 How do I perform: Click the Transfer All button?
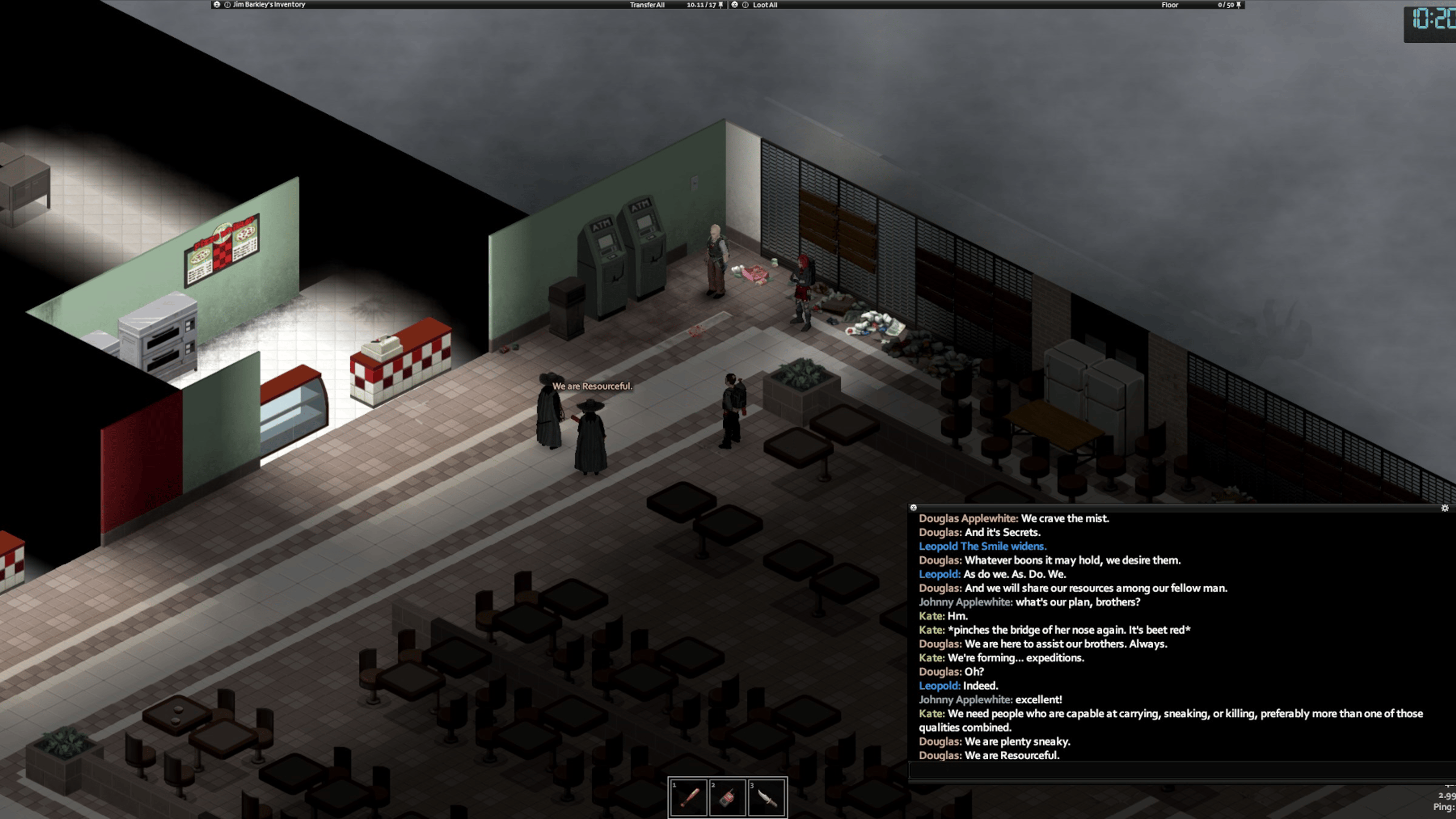pos(646,5)
